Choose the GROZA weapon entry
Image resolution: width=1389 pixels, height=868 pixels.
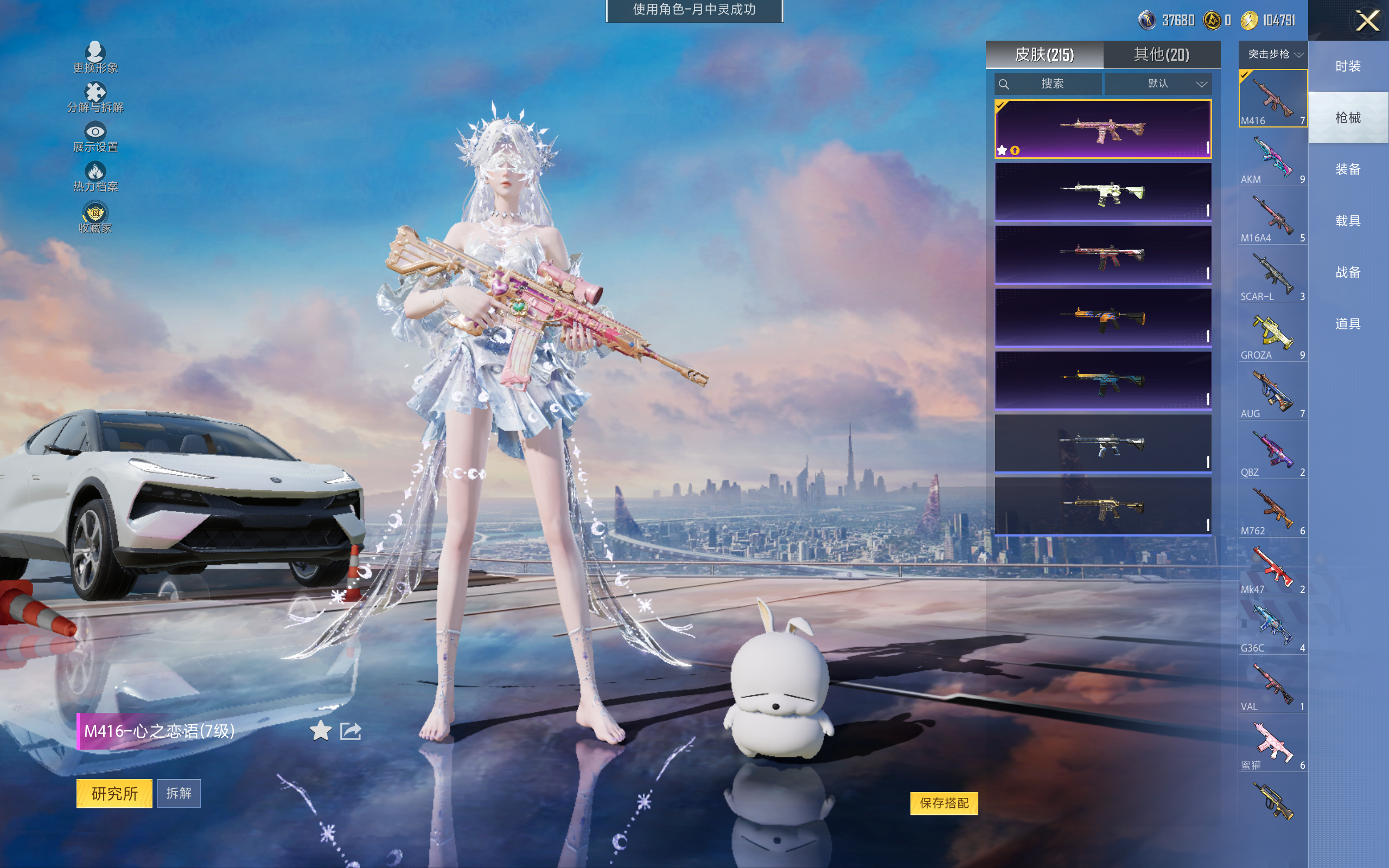tap(1272, 334)
